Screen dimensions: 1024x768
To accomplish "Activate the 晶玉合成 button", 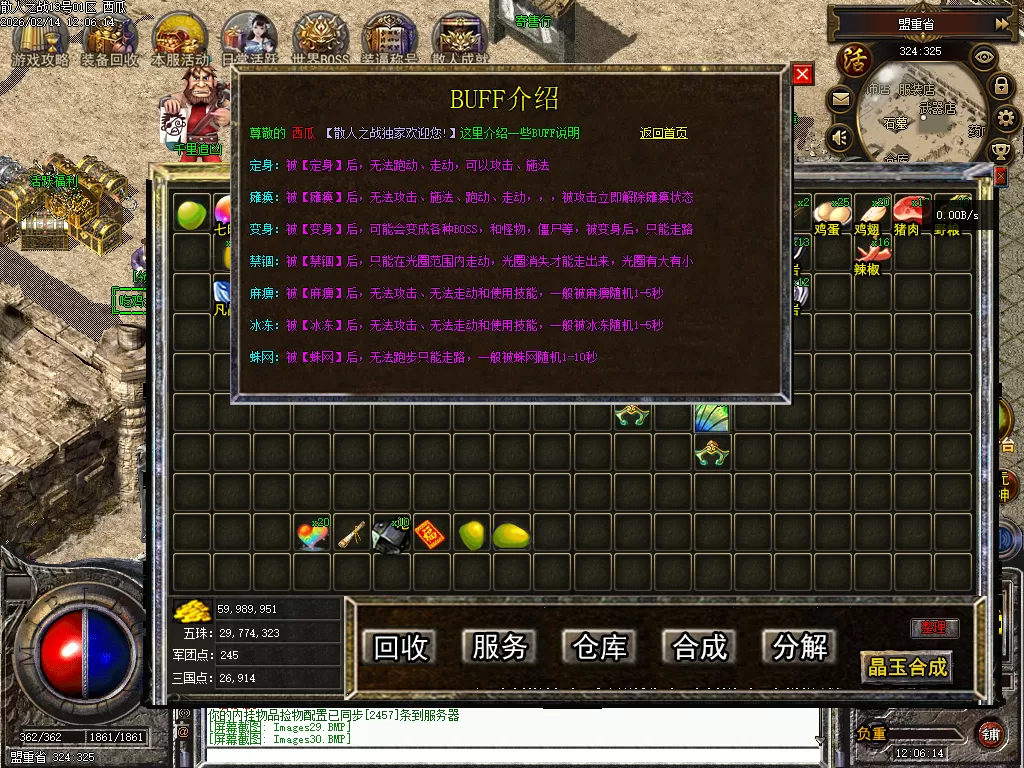I will [907, 667].
